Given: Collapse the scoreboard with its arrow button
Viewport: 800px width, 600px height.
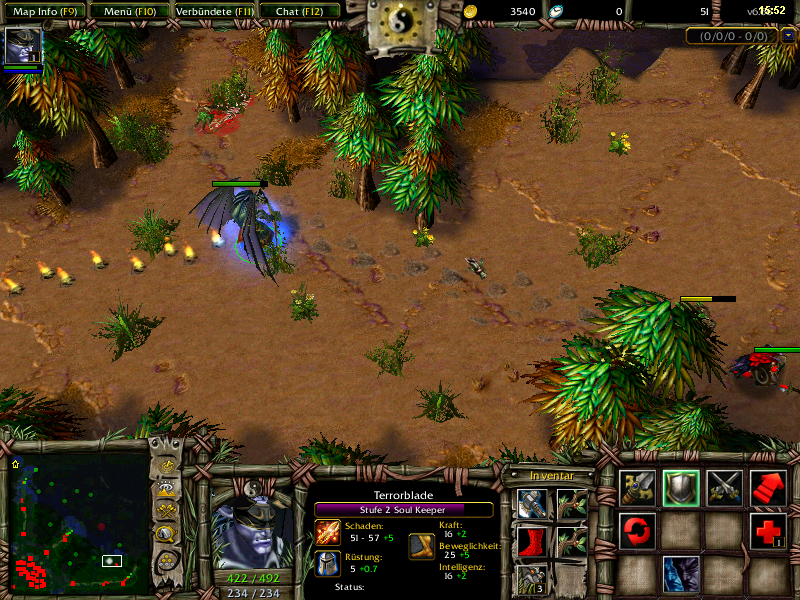Looking at the screenshot, I should click(x=788, y=36).
